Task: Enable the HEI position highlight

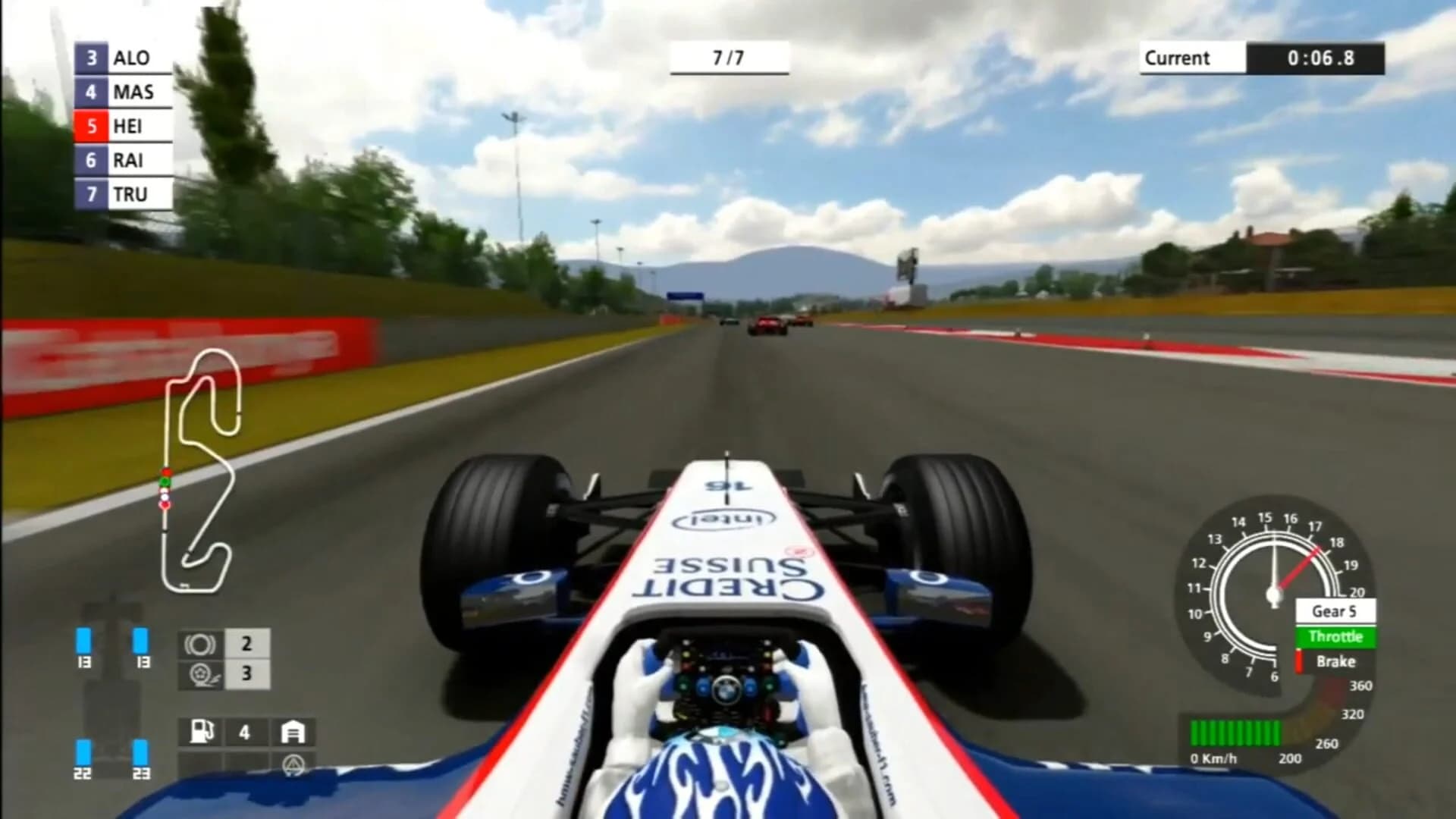Action: coord(93,126)
